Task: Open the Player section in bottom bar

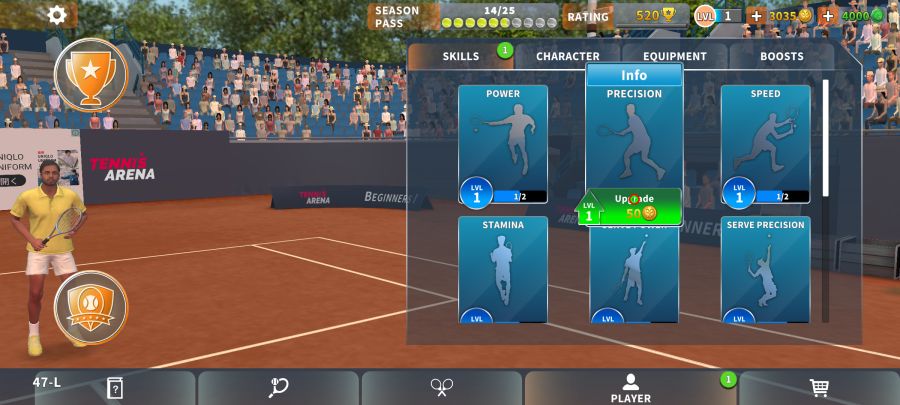Action: click(x=631, y=388)
